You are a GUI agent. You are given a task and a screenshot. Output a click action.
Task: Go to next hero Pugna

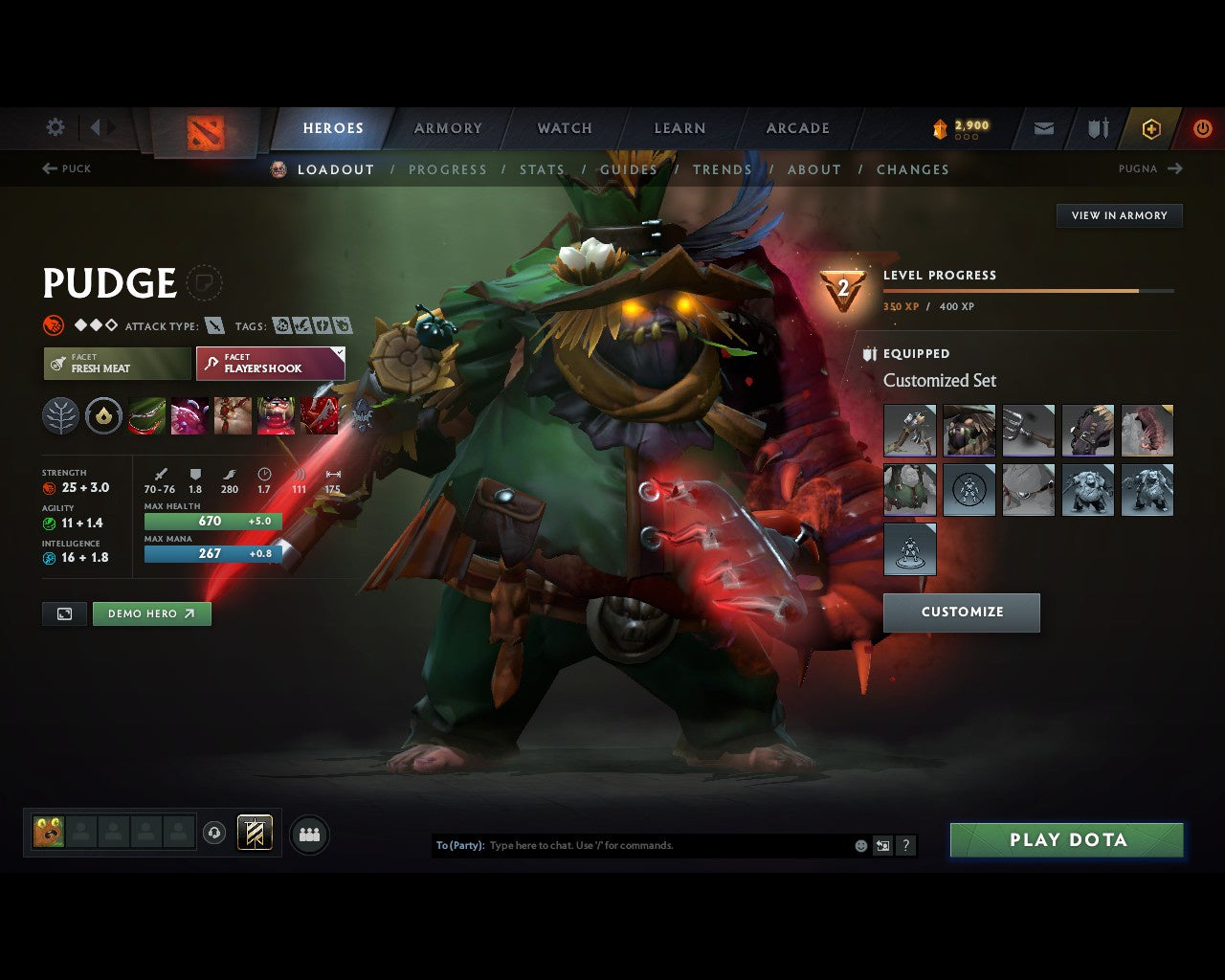point(1150,168)
